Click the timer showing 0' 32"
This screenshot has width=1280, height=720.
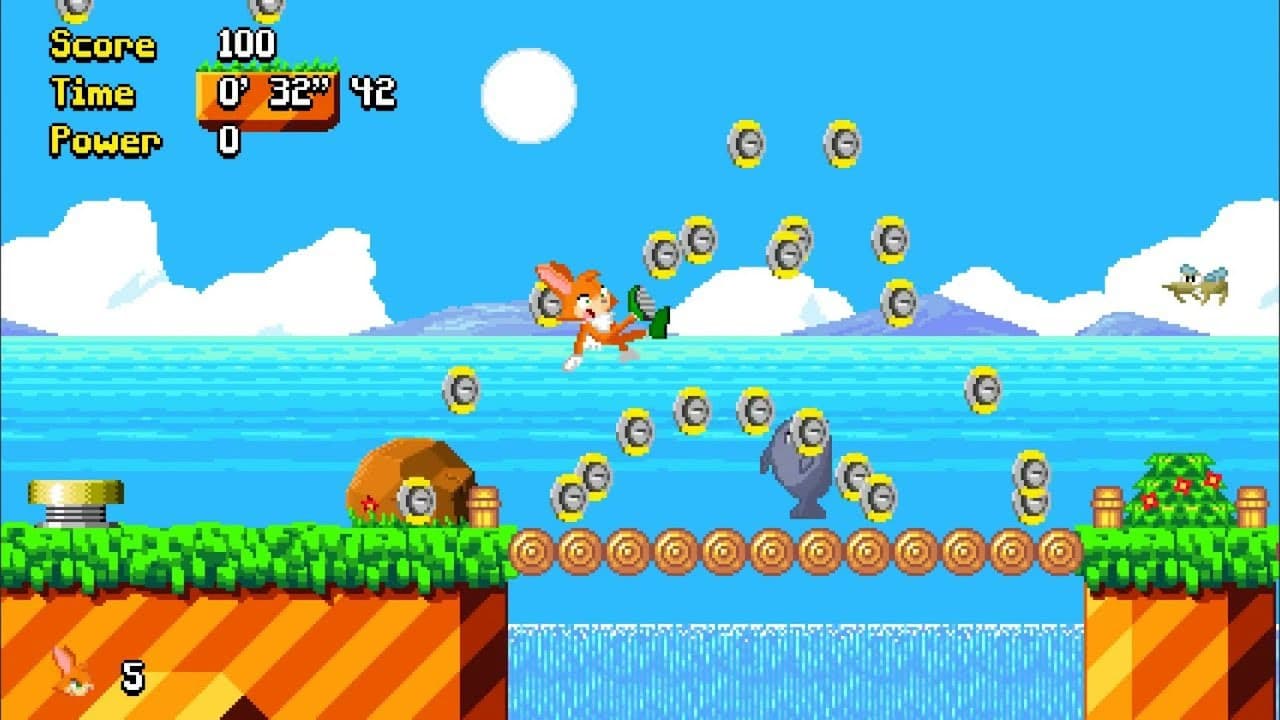point(268,90)
